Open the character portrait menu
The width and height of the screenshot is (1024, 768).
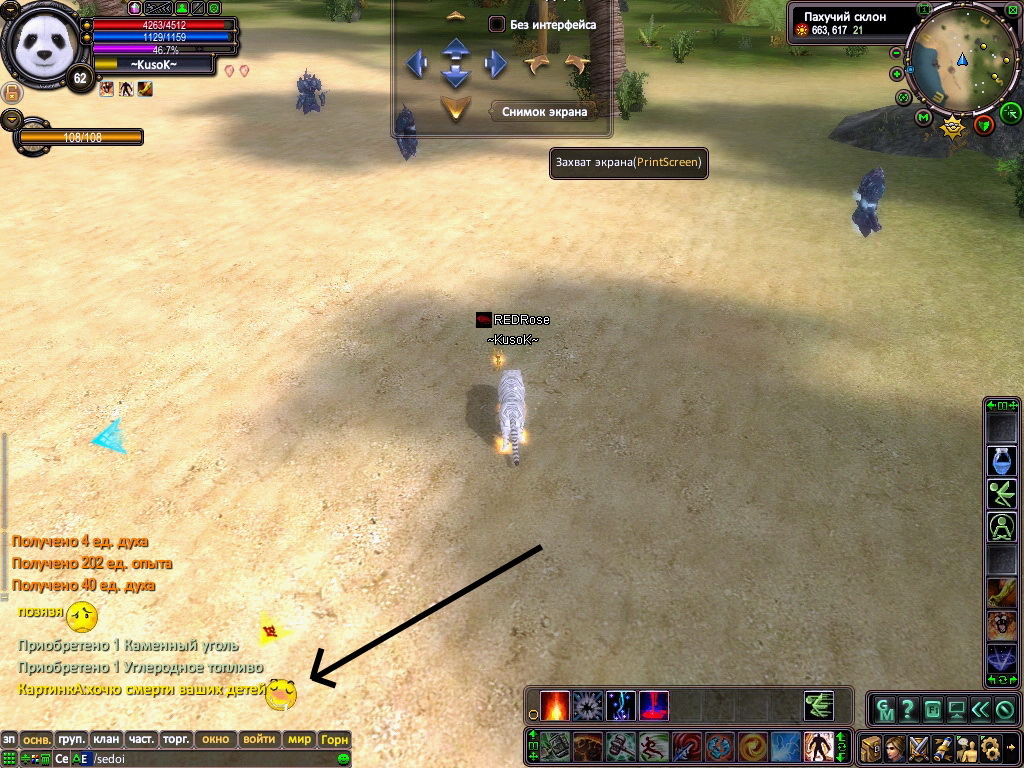point(894,747)
